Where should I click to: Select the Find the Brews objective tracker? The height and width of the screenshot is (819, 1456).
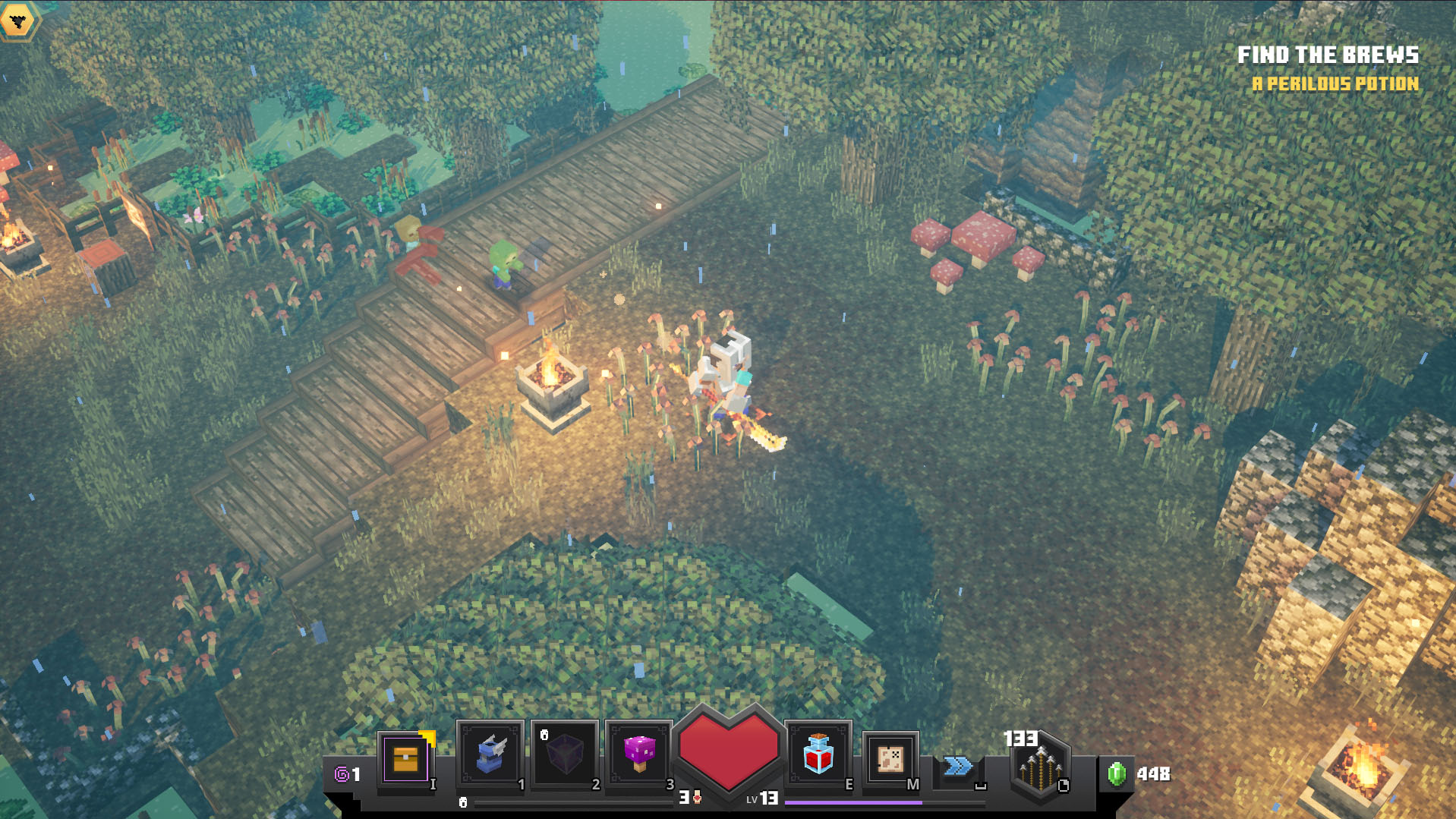tap(1328, 55)
